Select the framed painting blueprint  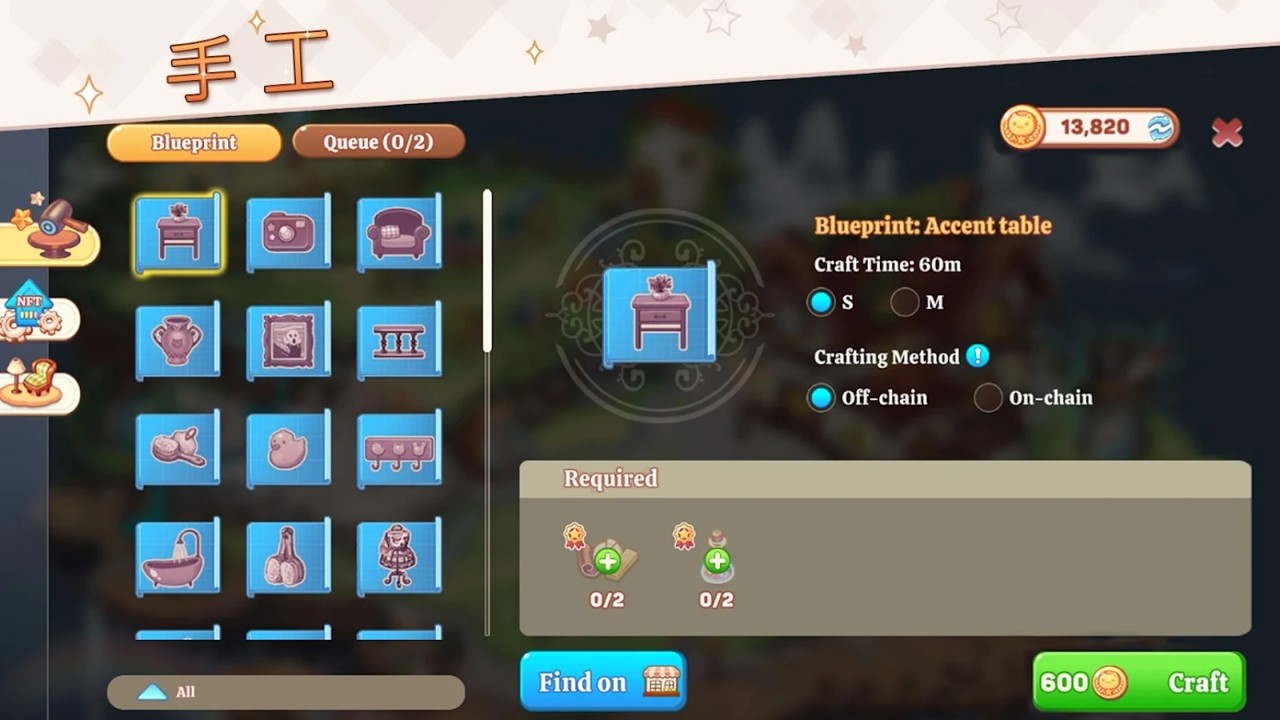click(x=288, y=341)
